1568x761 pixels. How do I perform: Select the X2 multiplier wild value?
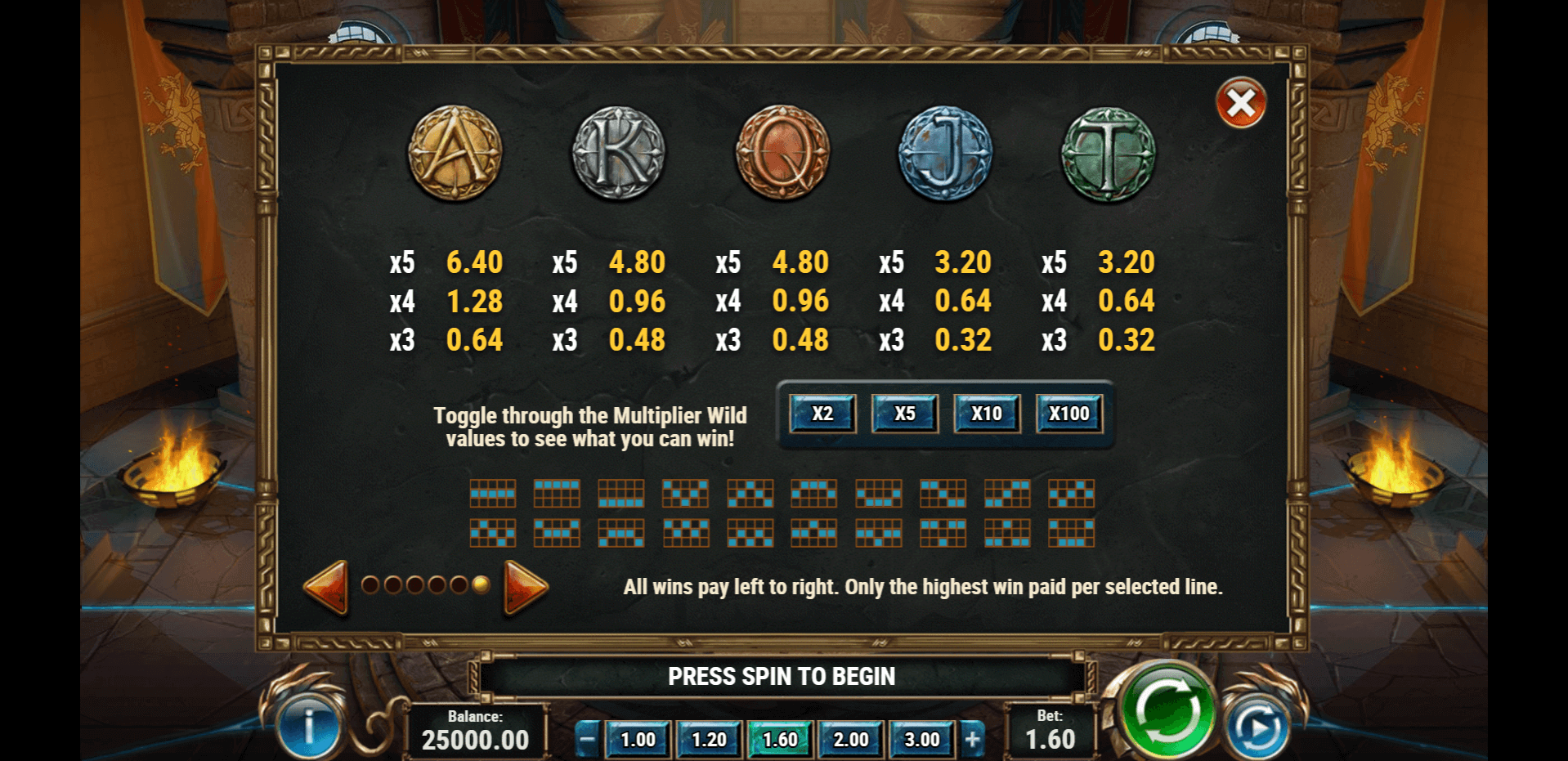coord(822,414)
